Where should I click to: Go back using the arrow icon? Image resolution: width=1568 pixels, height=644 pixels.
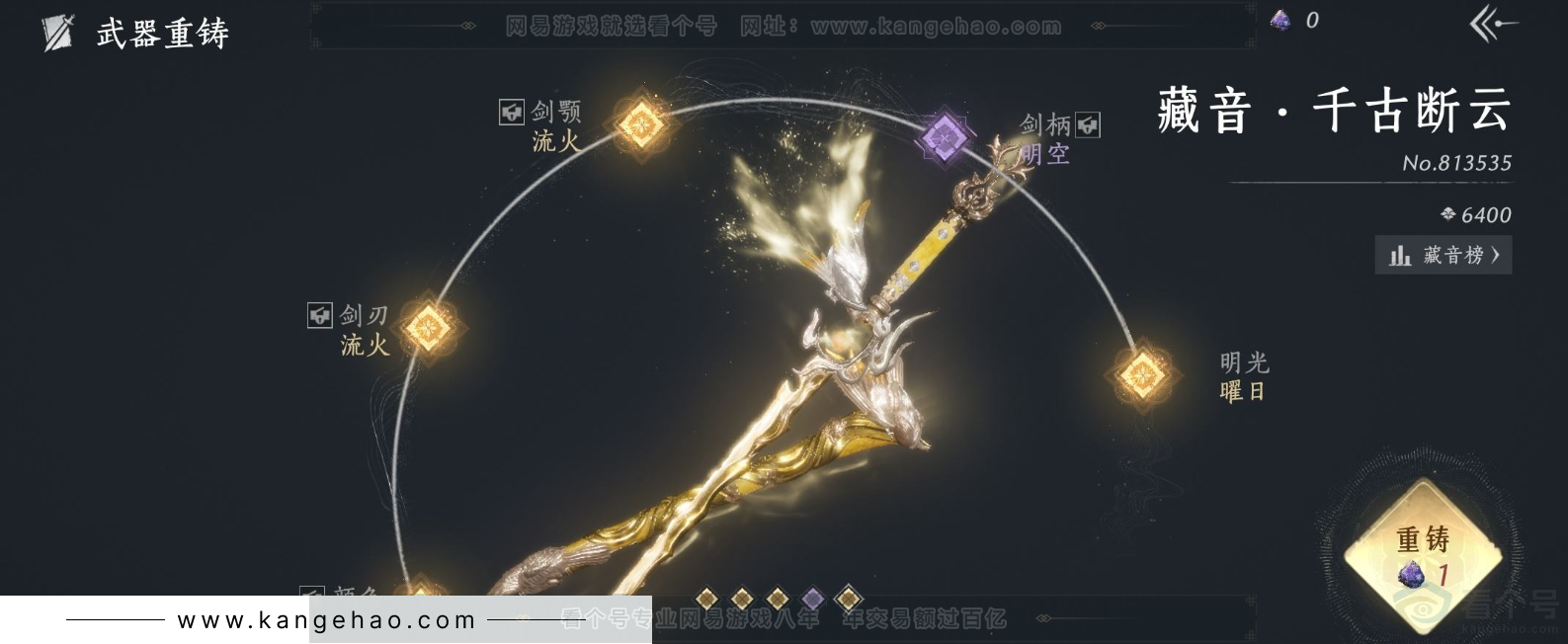(1492, 25)
